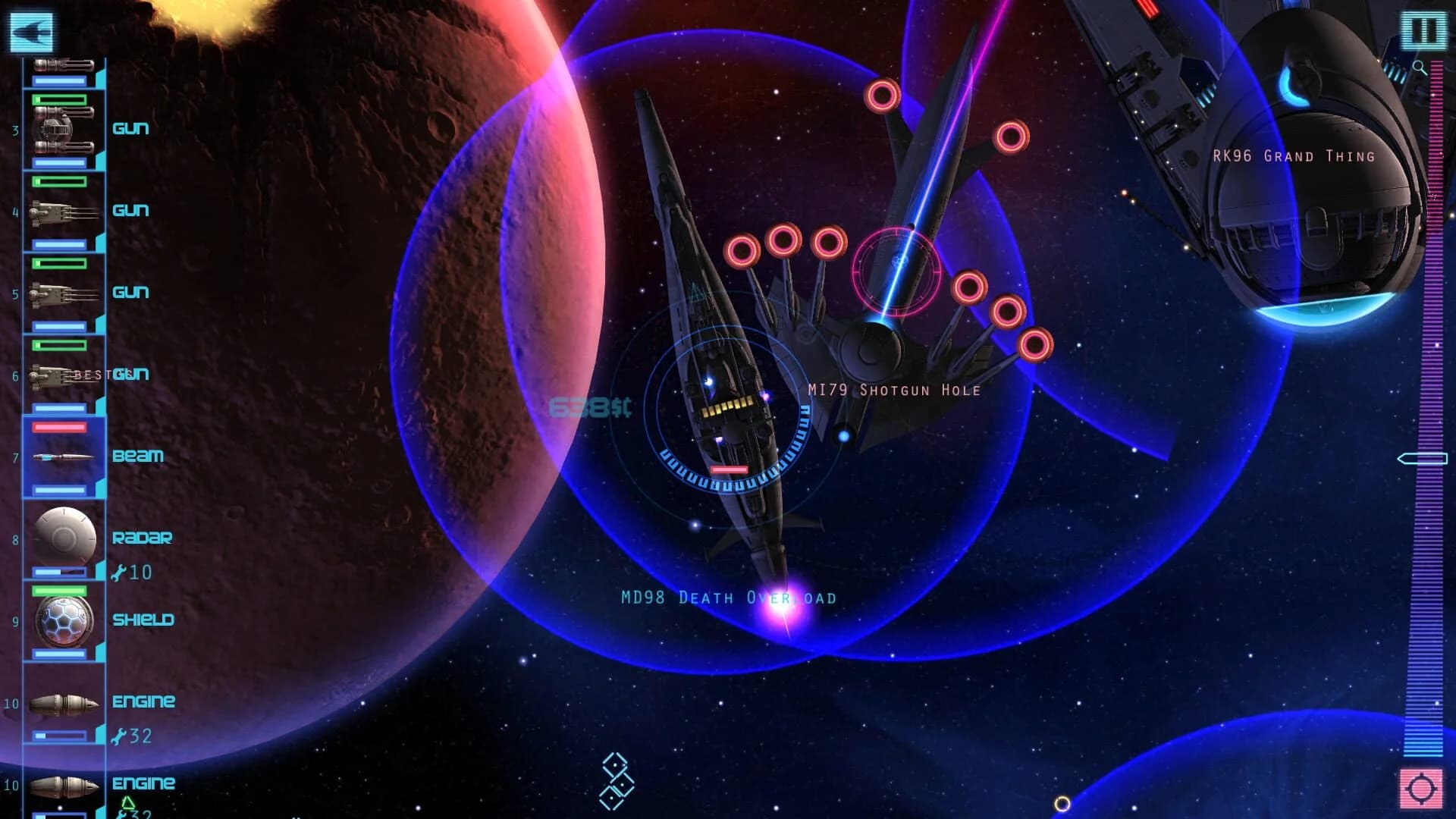Select the Gun in slot 3
Screen dimensions: 1456x819
click(x=64, y=127)
